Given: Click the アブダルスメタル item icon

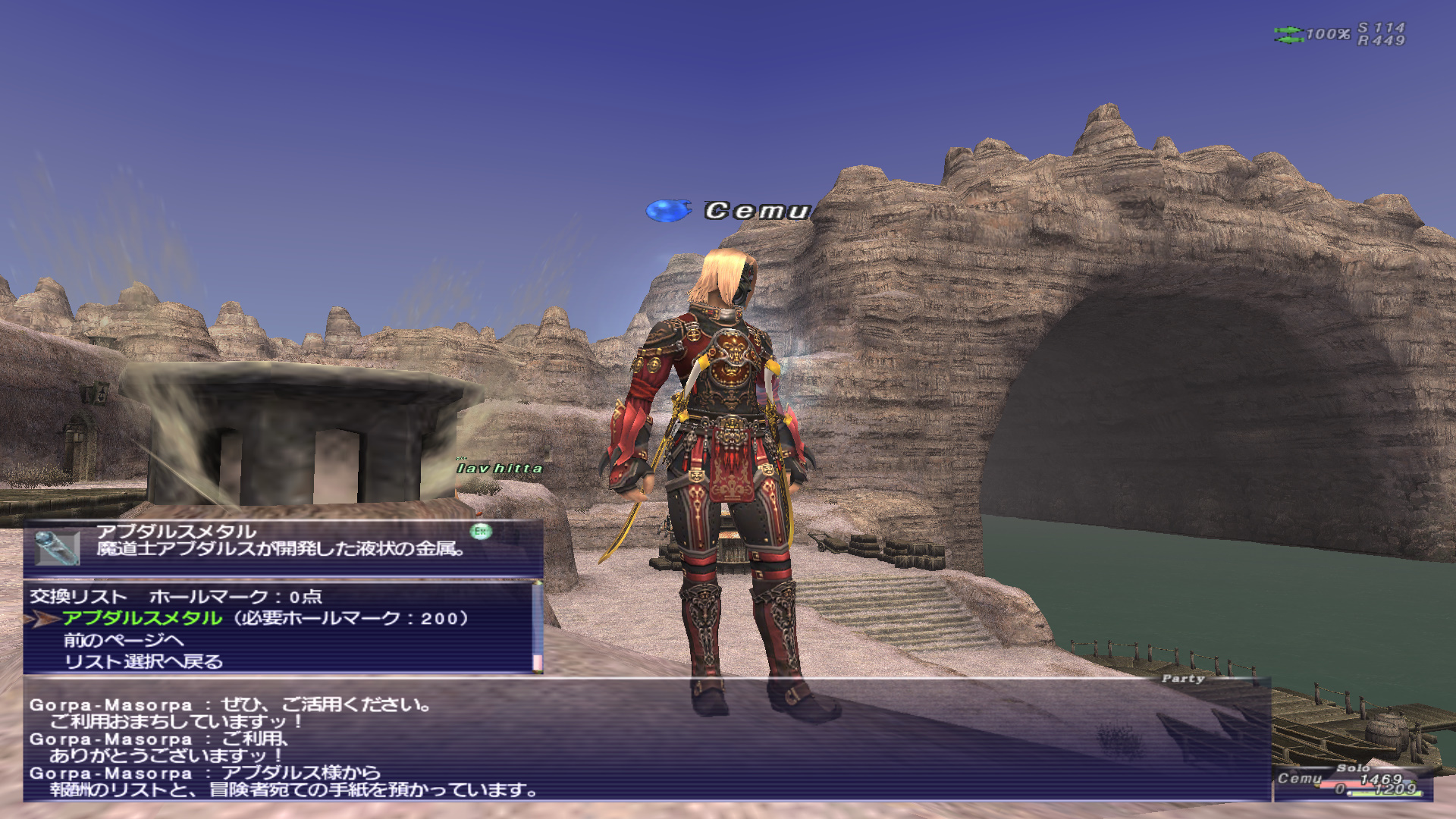Looking at the screenshot, I should 57,548.
